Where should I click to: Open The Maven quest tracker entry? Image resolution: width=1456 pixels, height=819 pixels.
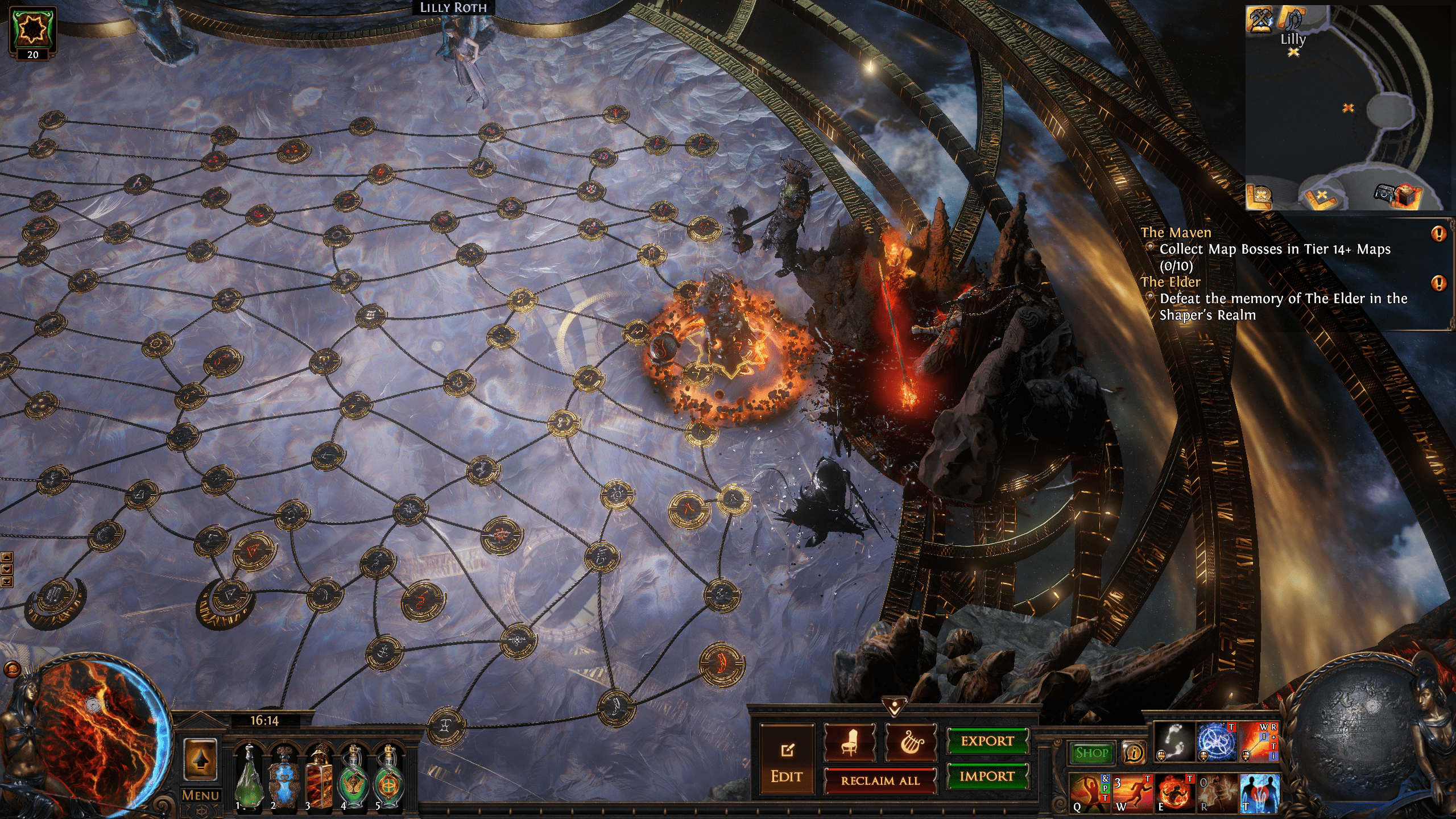point(1176,233)
